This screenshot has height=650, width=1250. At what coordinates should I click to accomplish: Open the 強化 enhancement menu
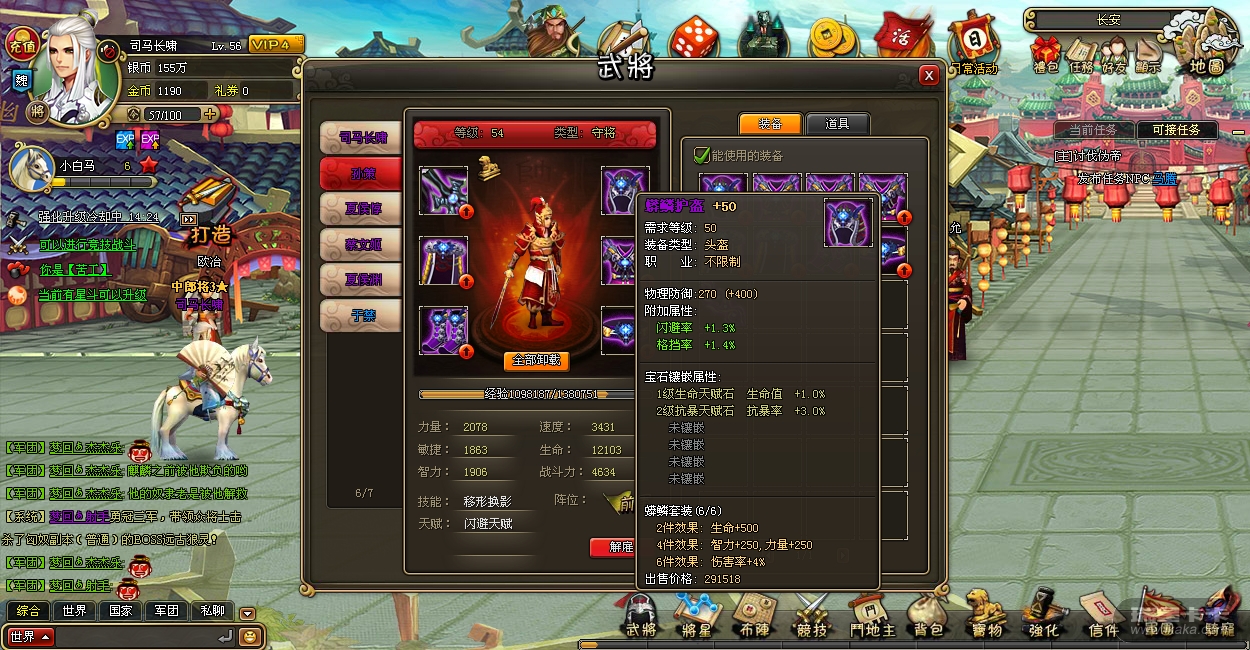[1043, 617]
